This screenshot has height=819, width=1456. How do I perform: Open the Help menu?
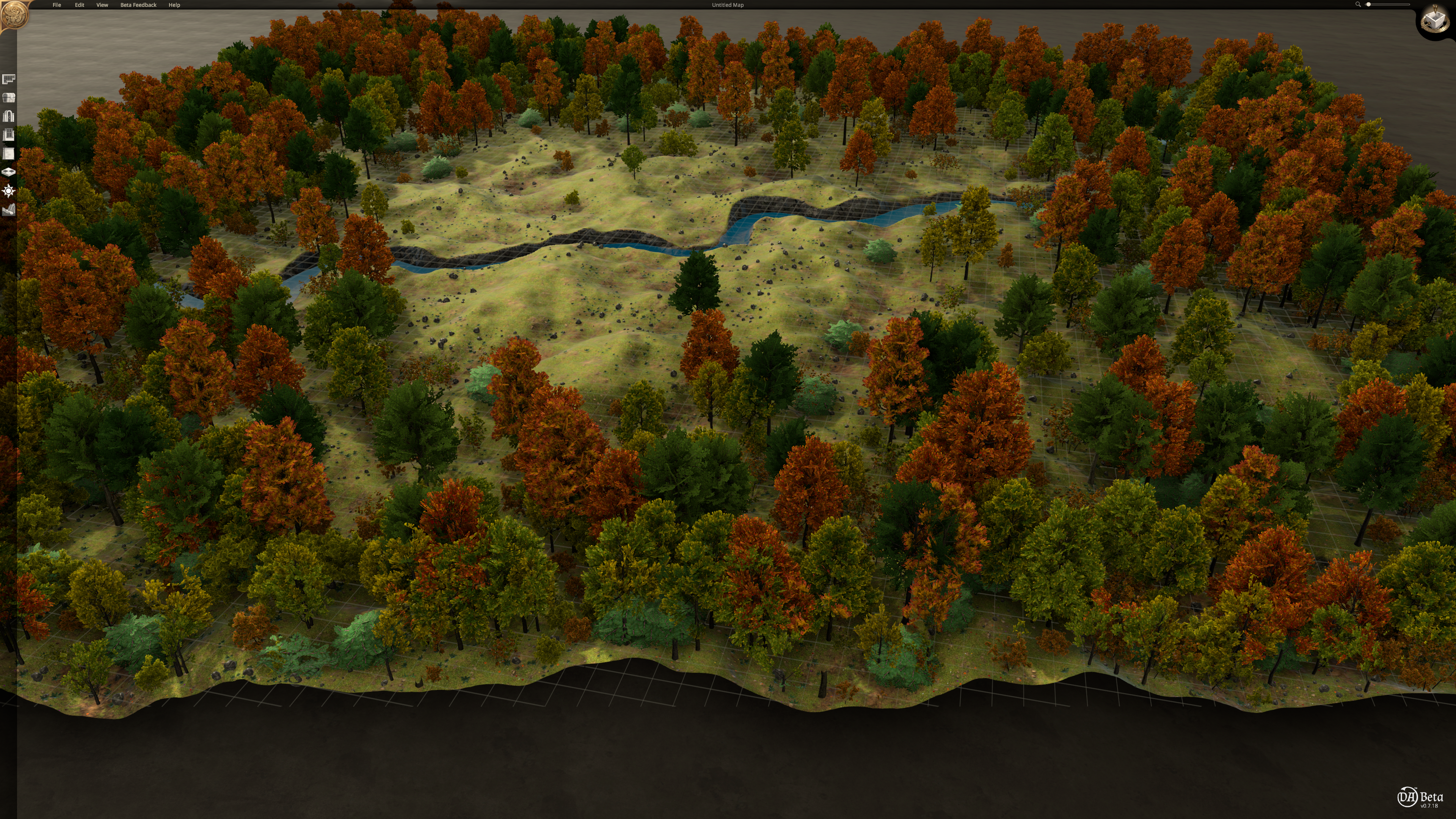174,5
